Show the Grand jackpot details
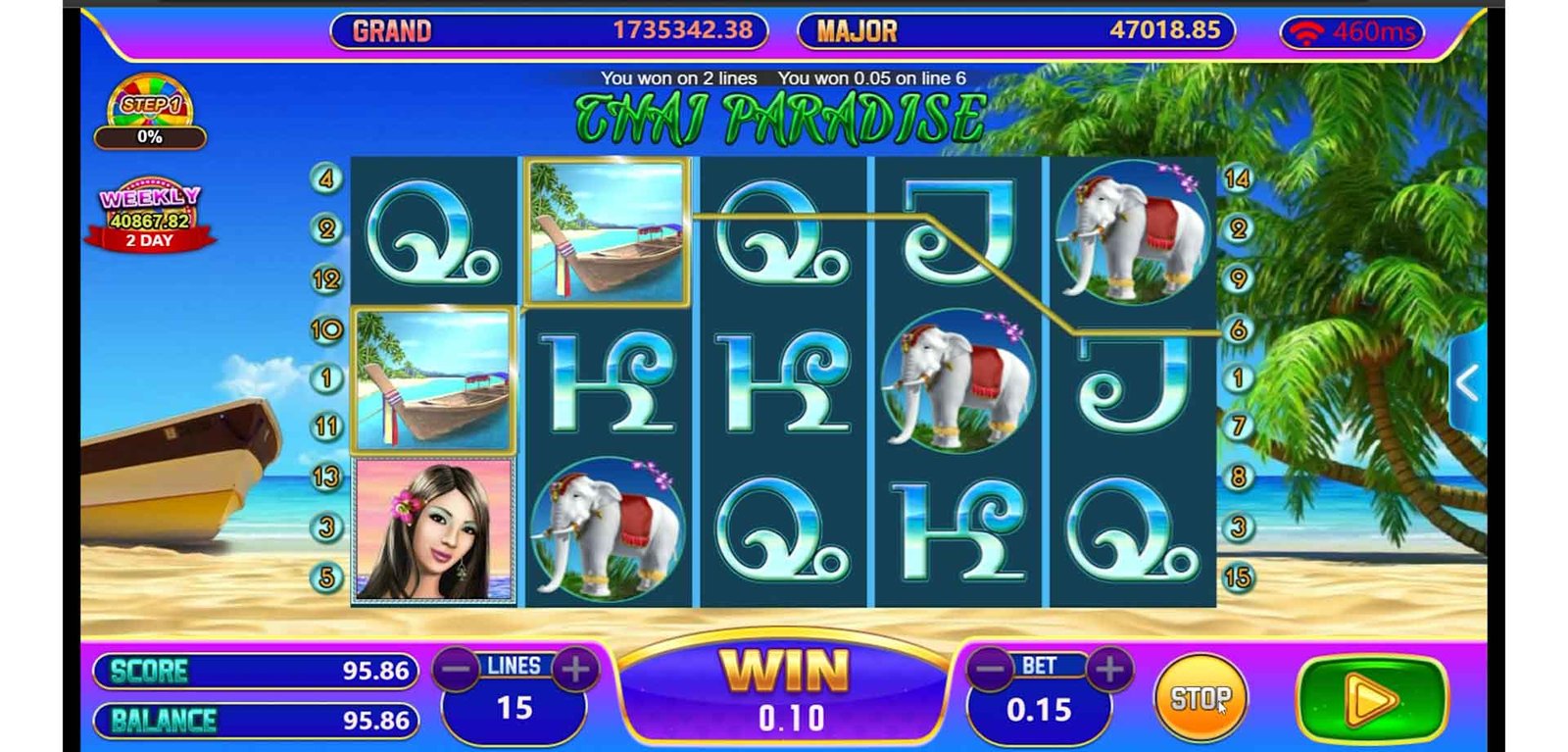Viewport: 1568px width, 752px height. [x=549, y=30]
